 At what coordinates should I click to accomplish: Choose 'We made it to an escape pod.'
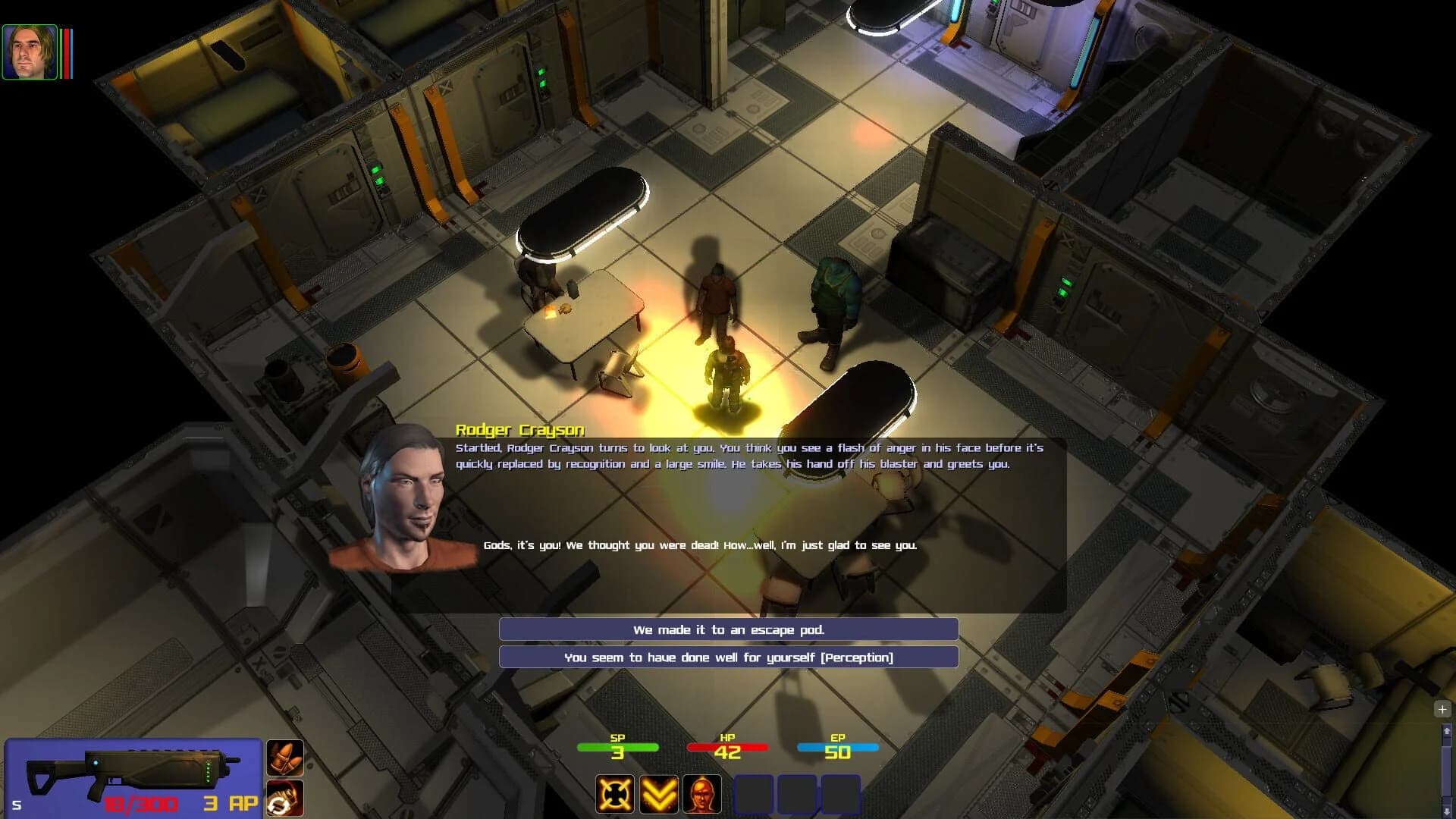pyautogui.click(x=727, y=629)
